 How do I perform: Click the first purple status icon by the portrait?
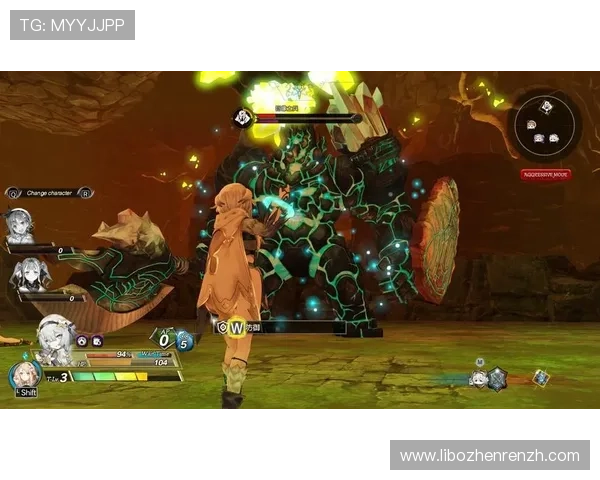[x=83, y=340]
